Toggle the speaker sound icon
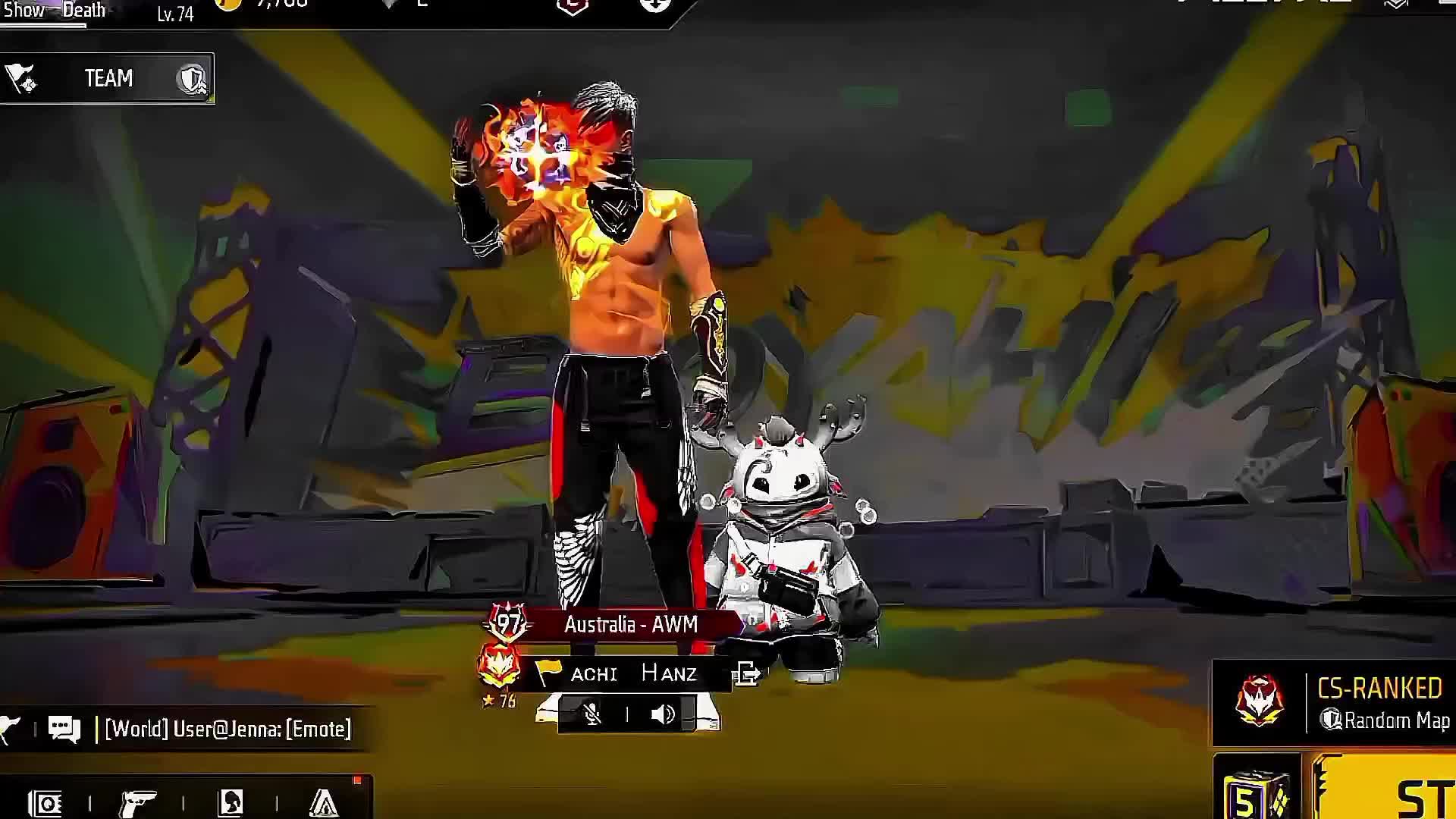1456x819 pixels. tap(663, 714)
